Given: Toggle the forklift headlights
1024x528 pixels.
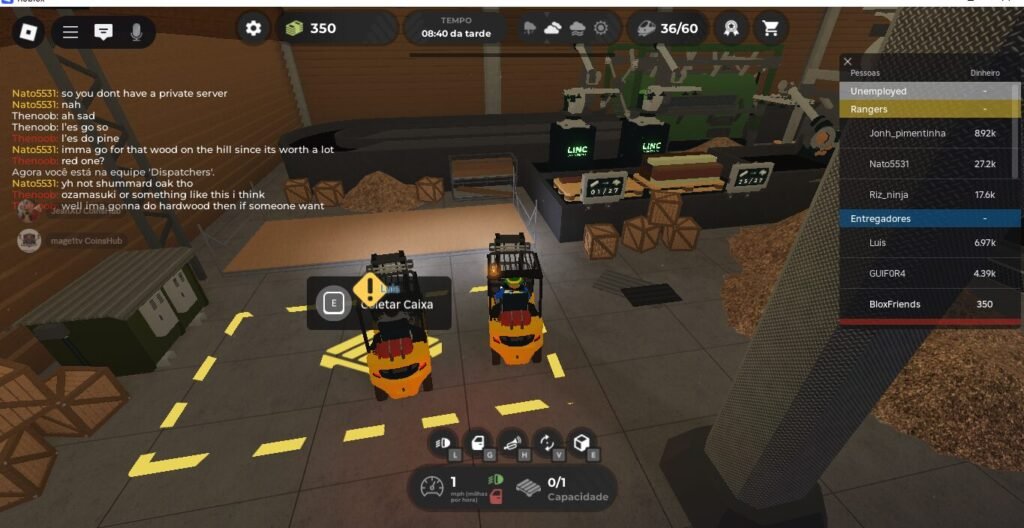Looking at the screenshot, I should pyautogui.click(x=442, y=443).
